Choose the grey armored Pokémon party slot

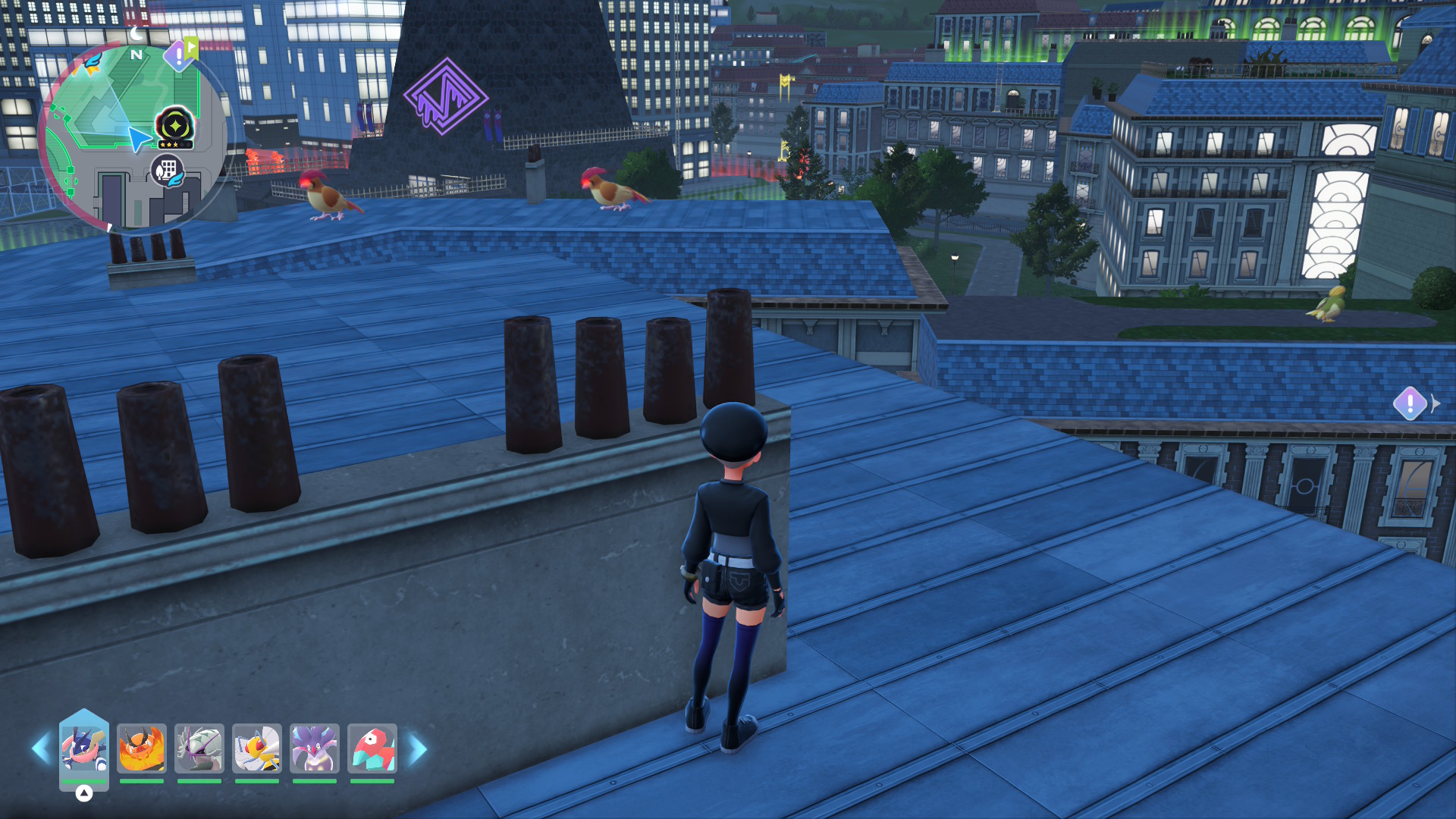point(199,748)
